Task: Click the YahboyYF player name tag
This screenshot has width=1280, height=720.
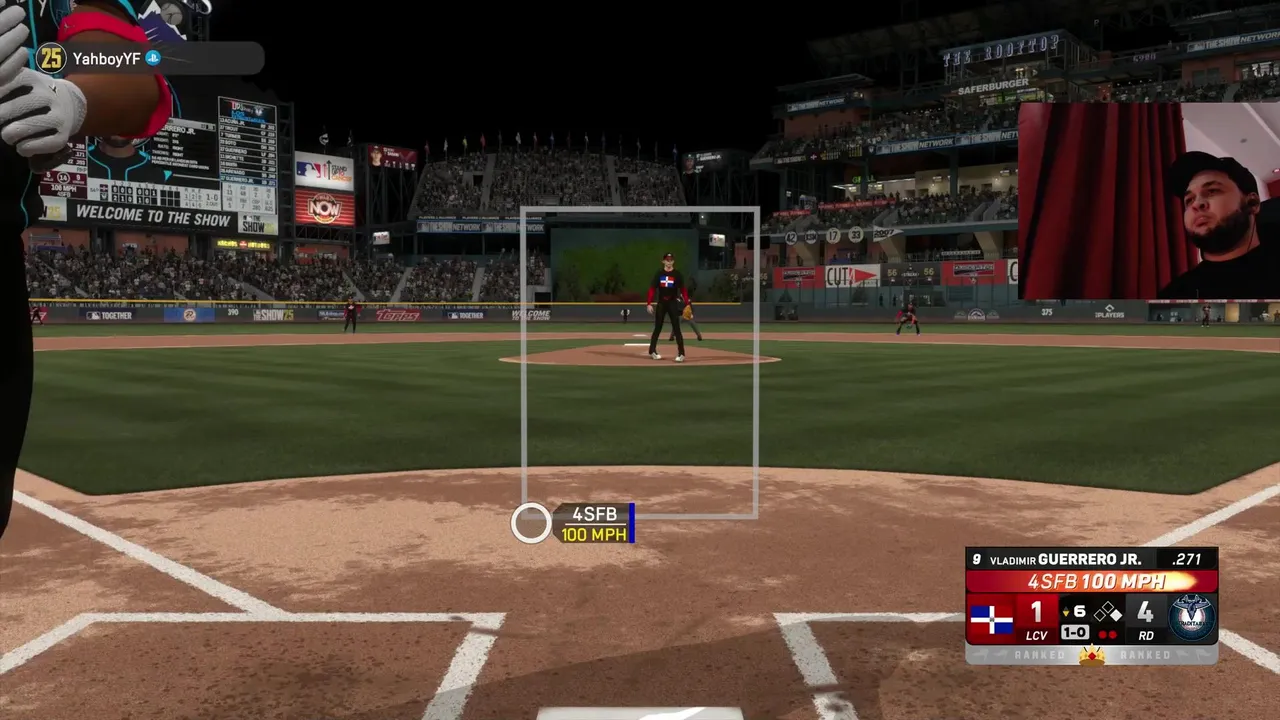Action: [x=106, y=59]
